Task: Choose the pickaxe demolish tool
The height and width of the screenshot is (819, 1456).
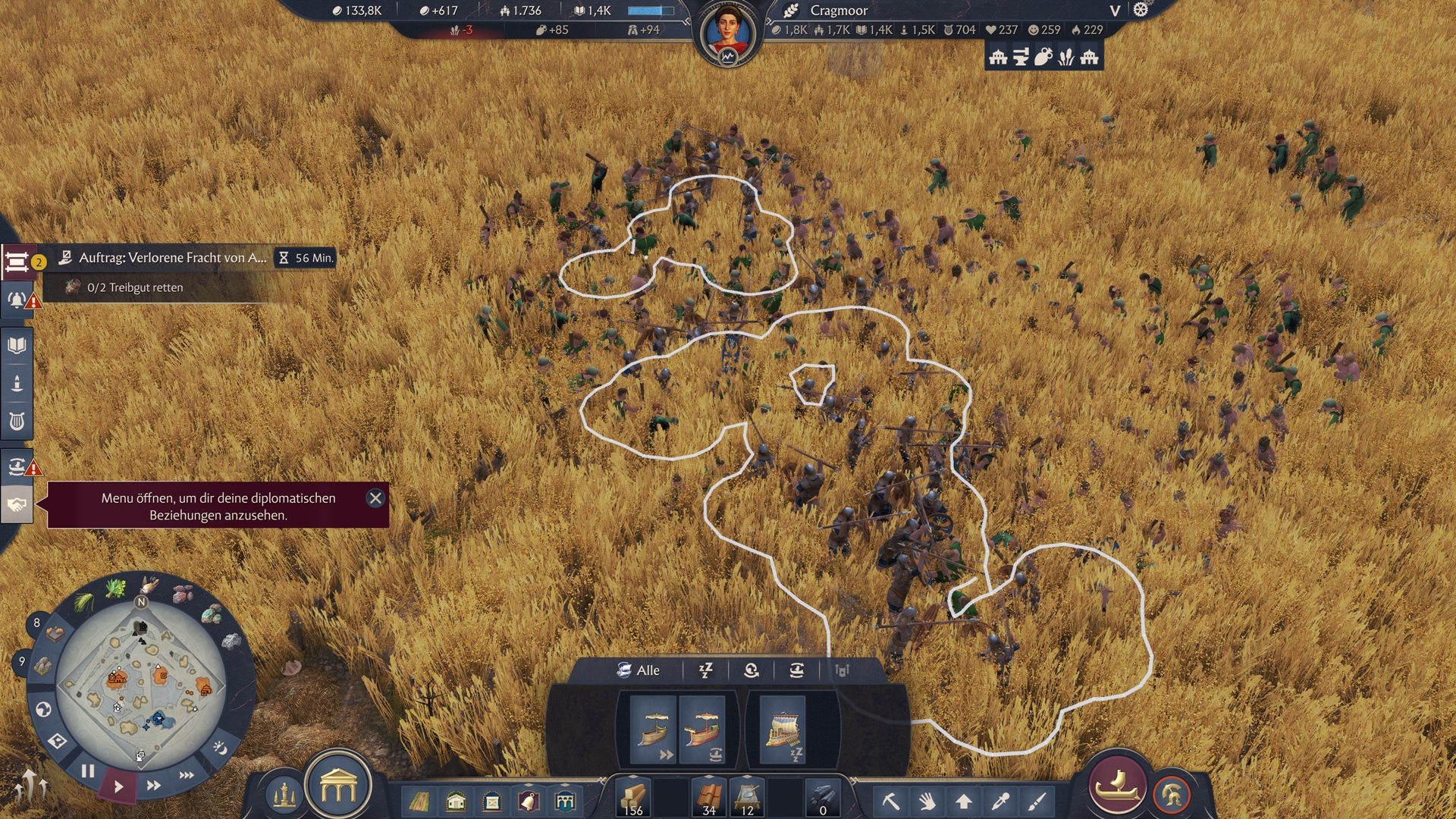Action: click(x=890, y=801)
